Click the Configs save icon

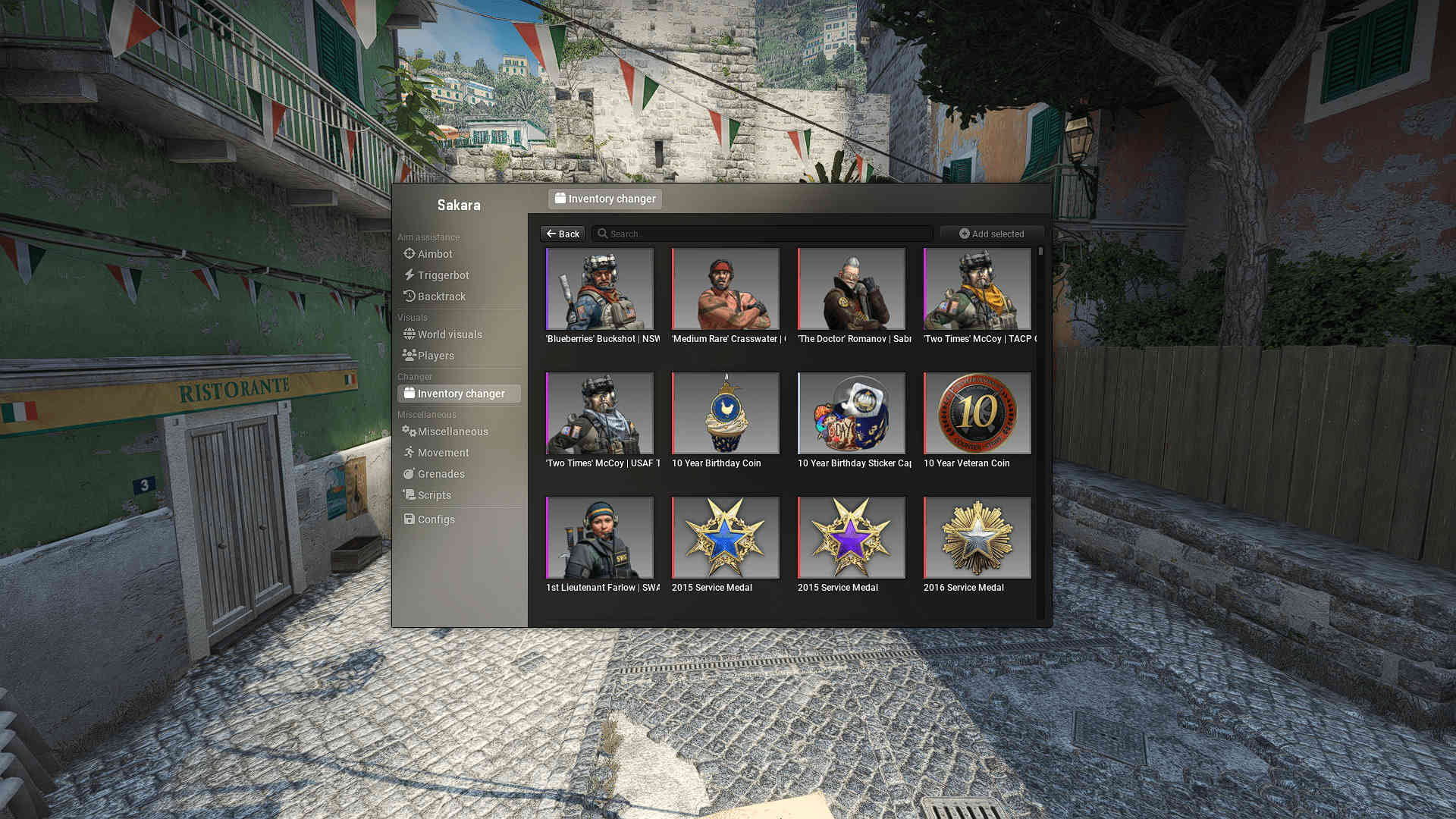click(x=409, y=519)
